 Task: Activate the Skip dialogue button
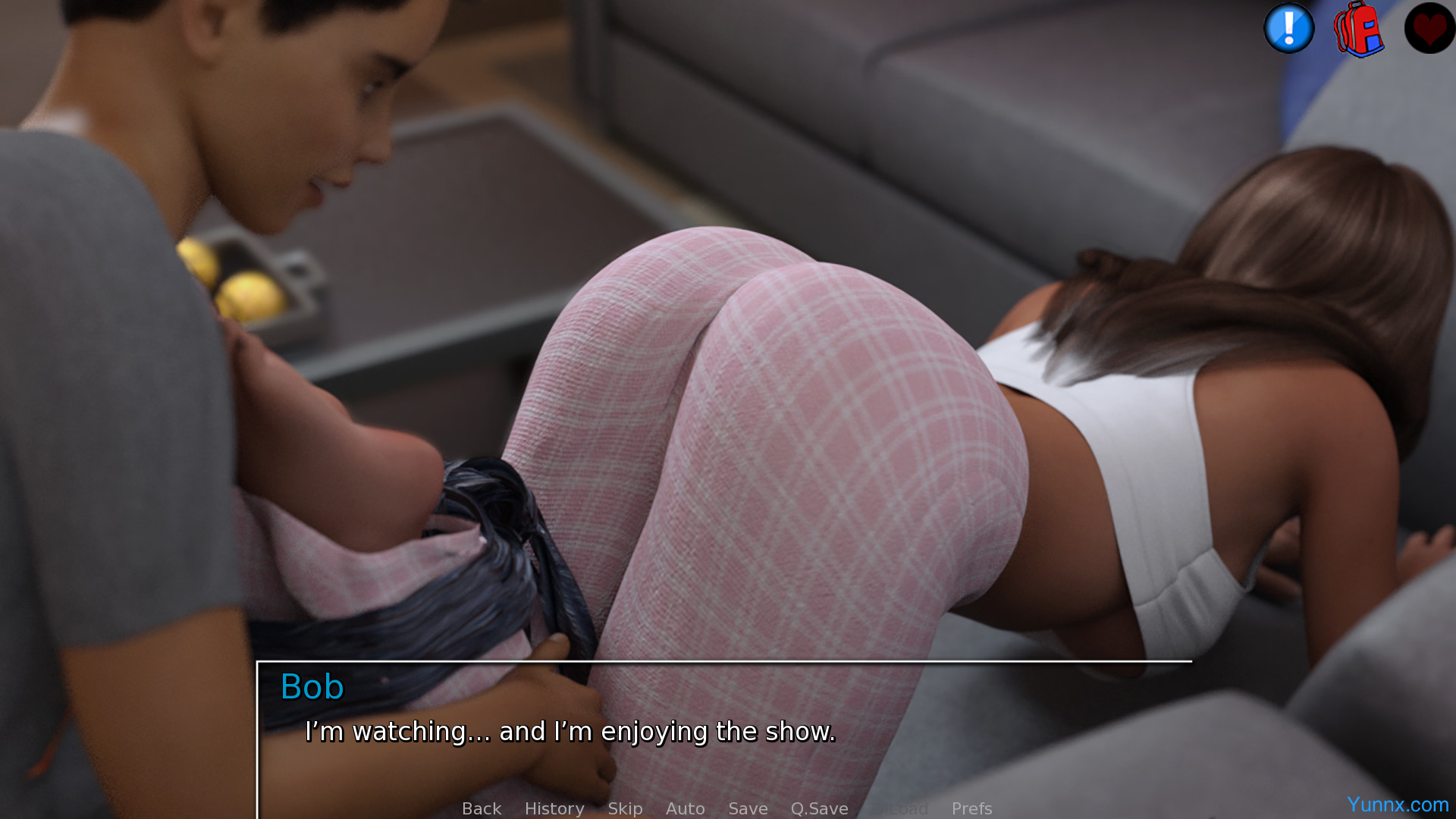(x=625, y=808)
